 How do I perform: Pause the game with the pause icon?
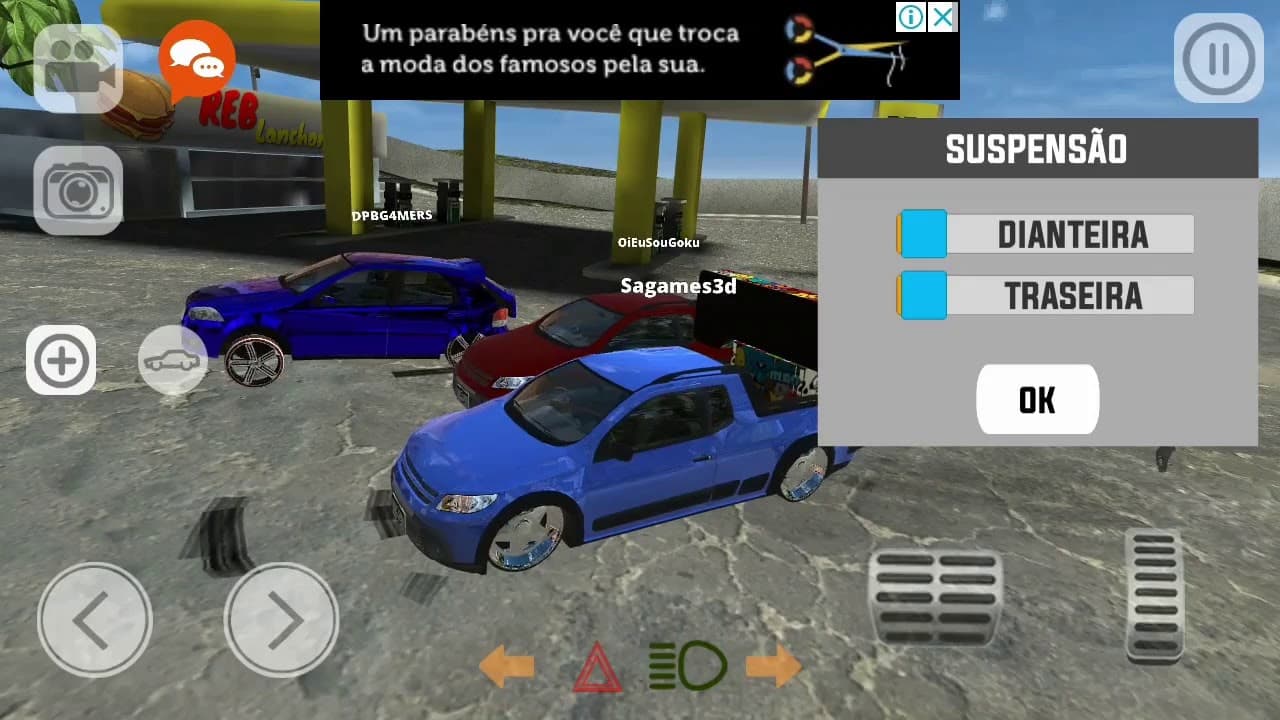coord(1217,57)
